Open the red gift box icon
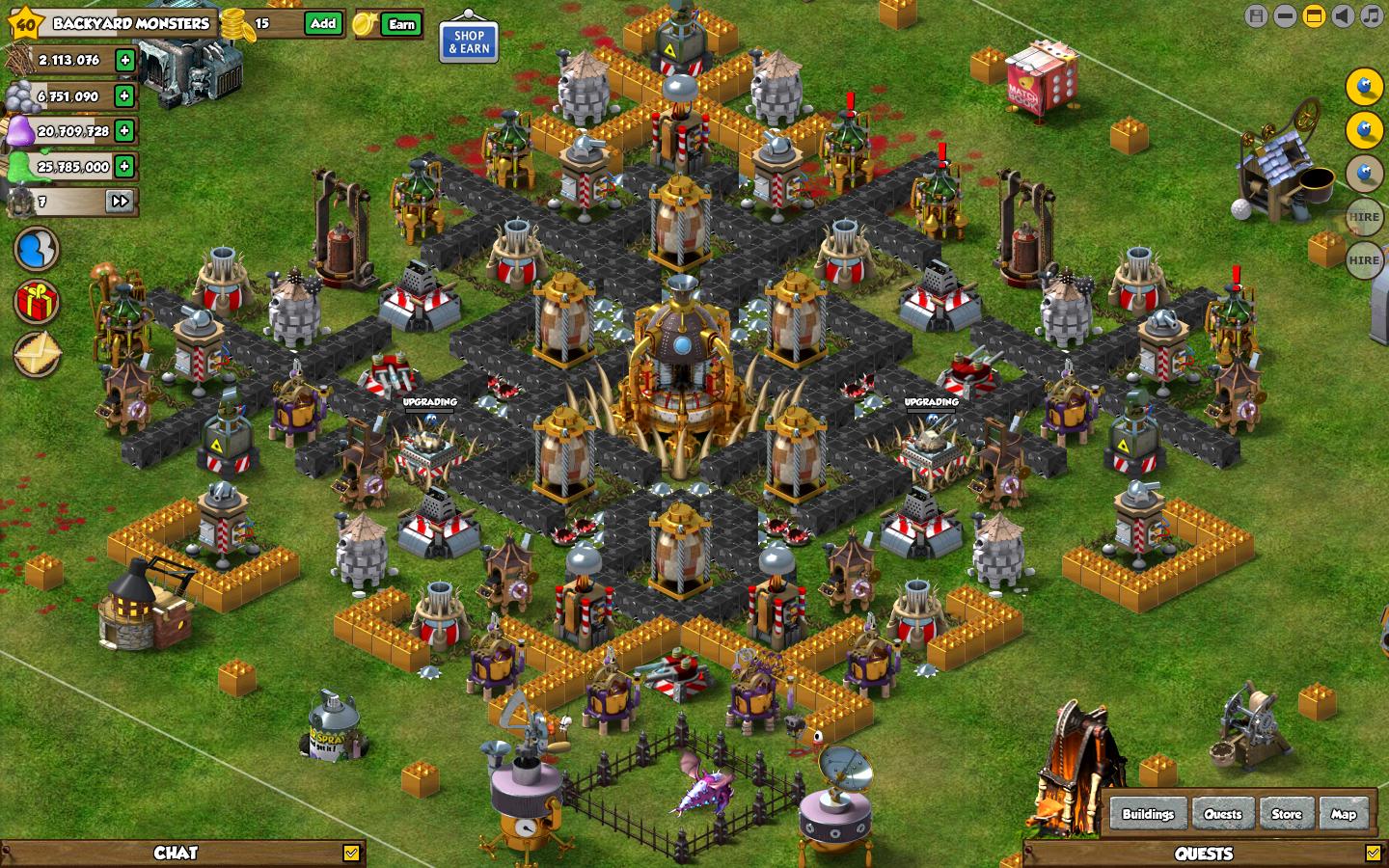 pos(37,303)
